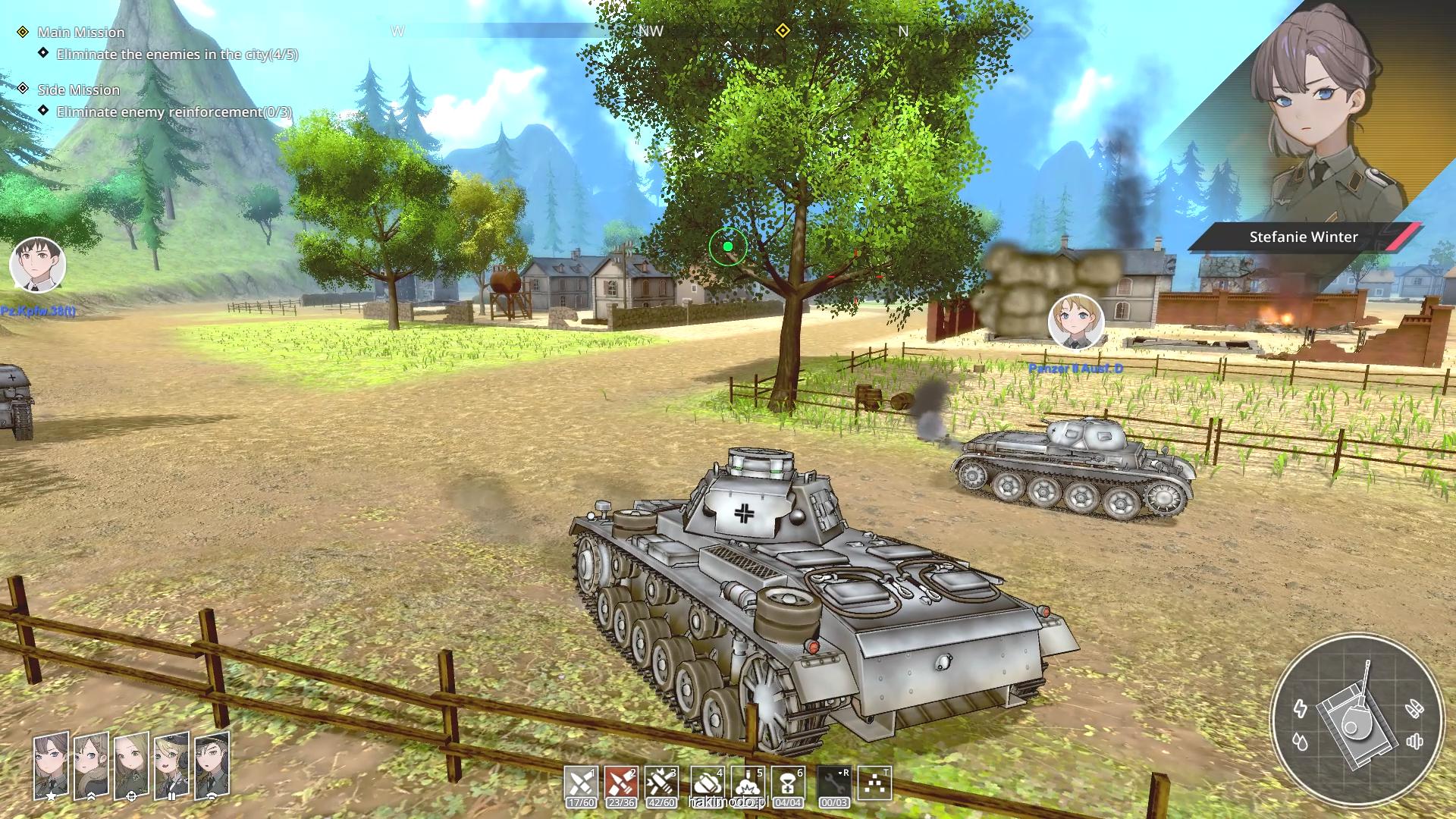
Task: Click the Main Mission objective tracker
Action: [x=81, y=33]
